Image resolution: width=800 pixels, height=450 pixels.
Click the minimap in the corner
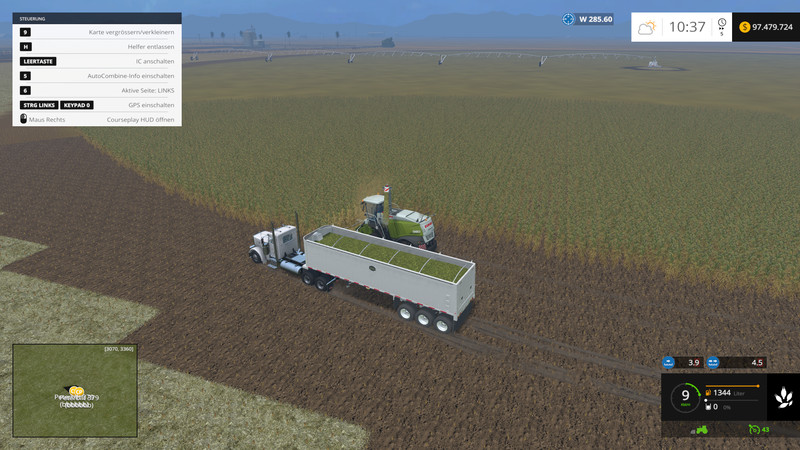pyautogui.click(x=75, y=390)
